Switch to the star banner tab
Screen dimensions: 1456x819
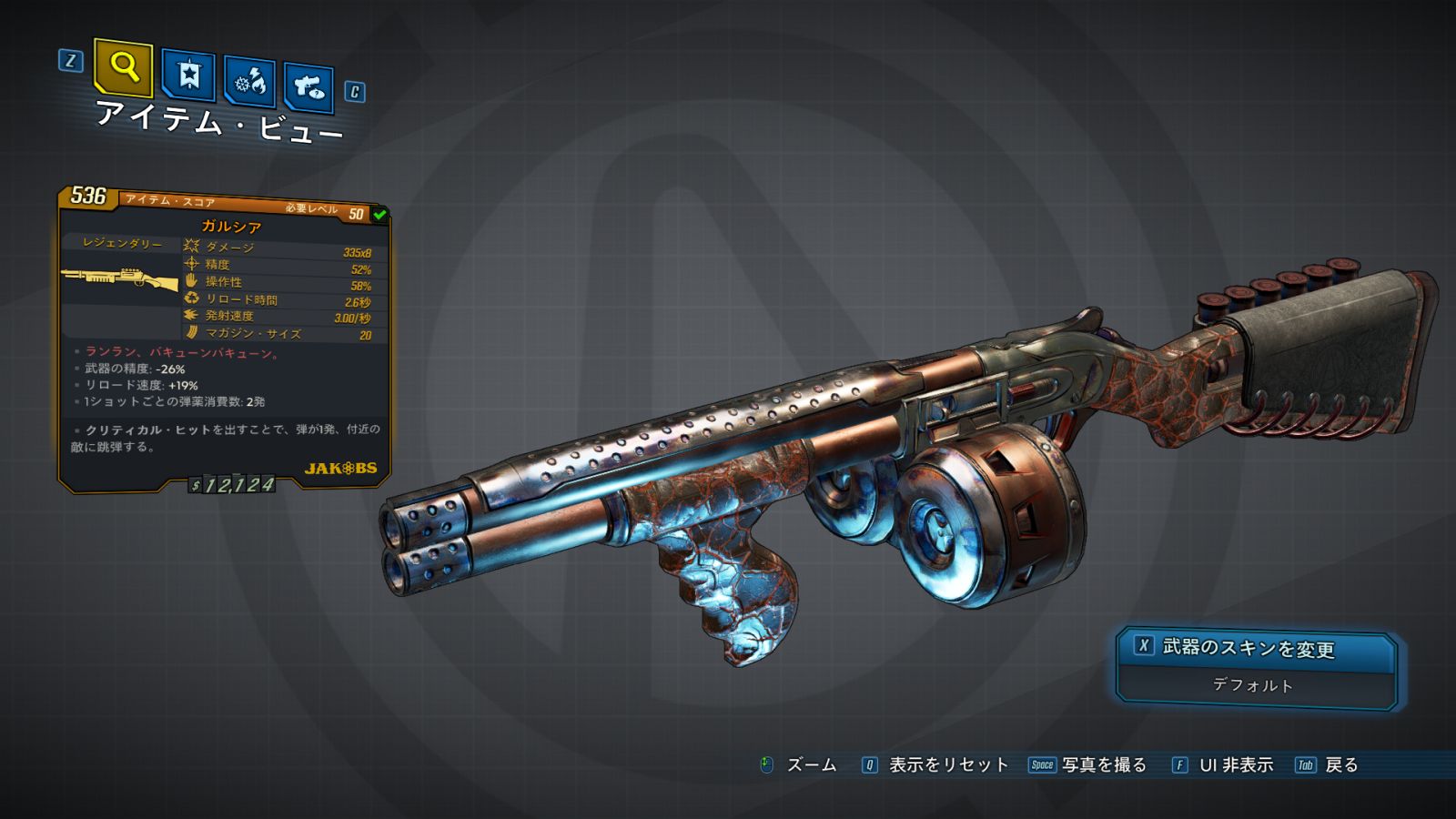[x=188, y=75]
